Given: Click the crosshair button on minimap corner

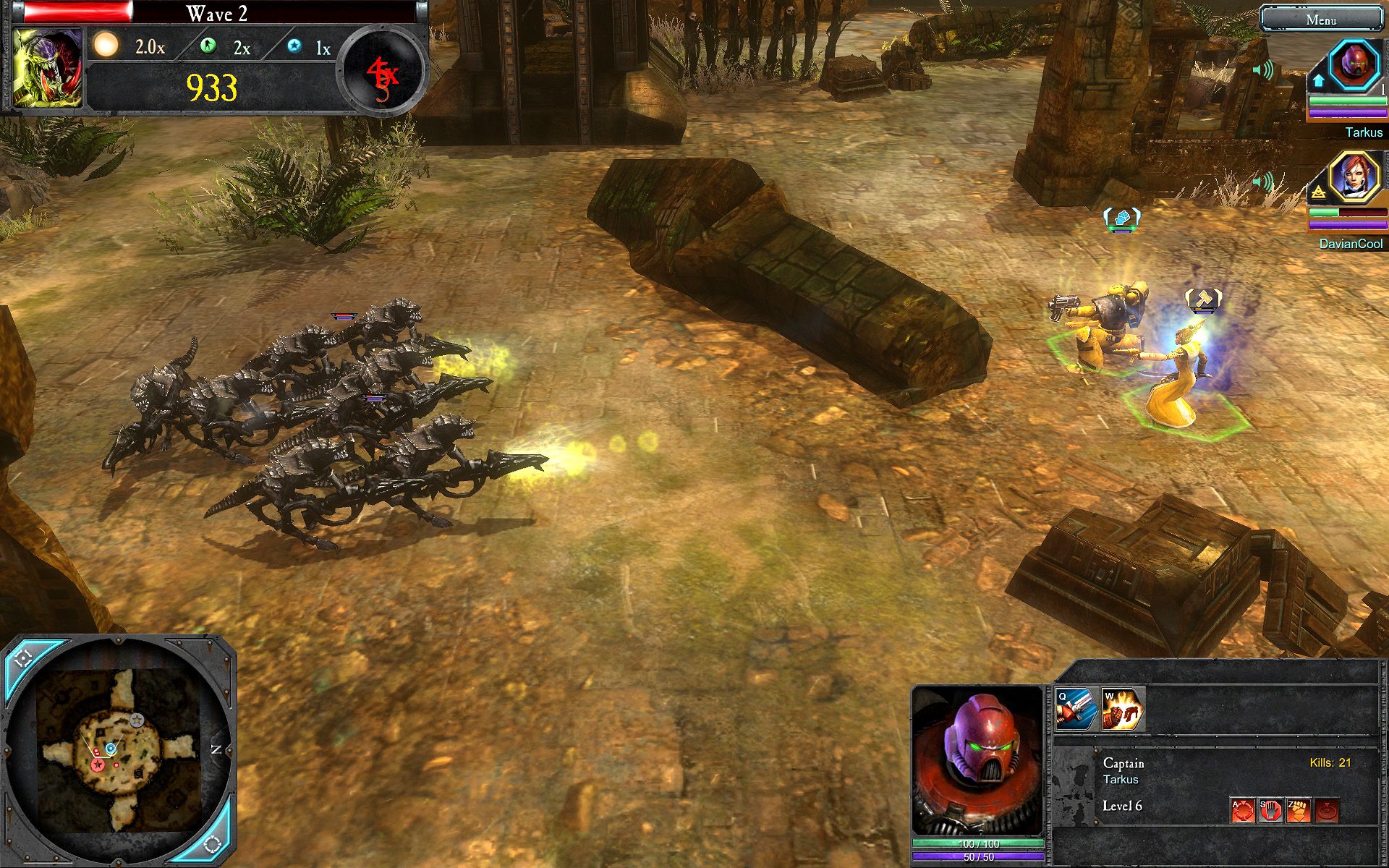Looking at the screenshot, I should click(22, 656).
